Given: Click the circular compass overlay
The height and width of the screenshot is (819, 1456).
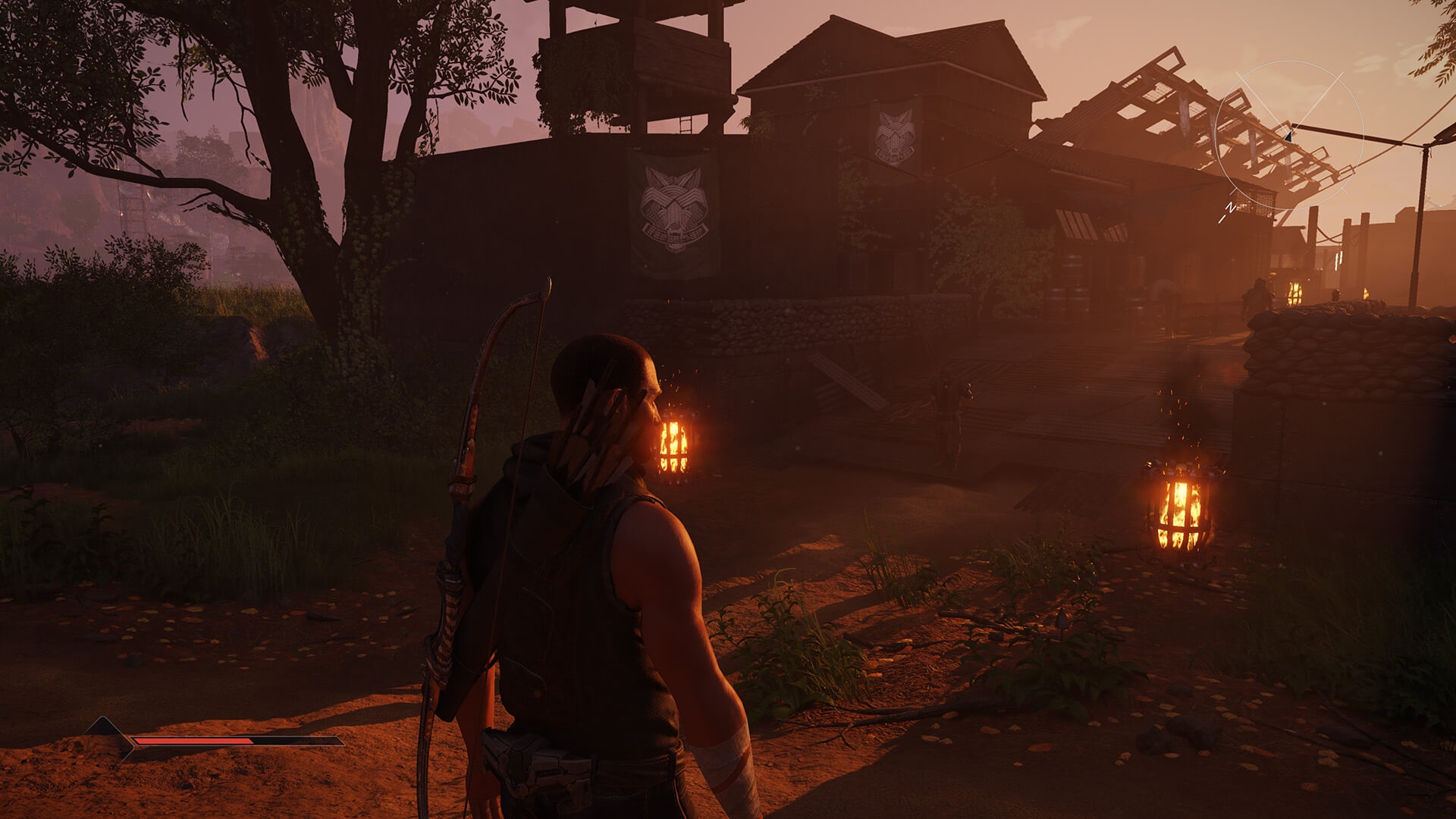Looking at the screenshot, I should click(1288, 136).
